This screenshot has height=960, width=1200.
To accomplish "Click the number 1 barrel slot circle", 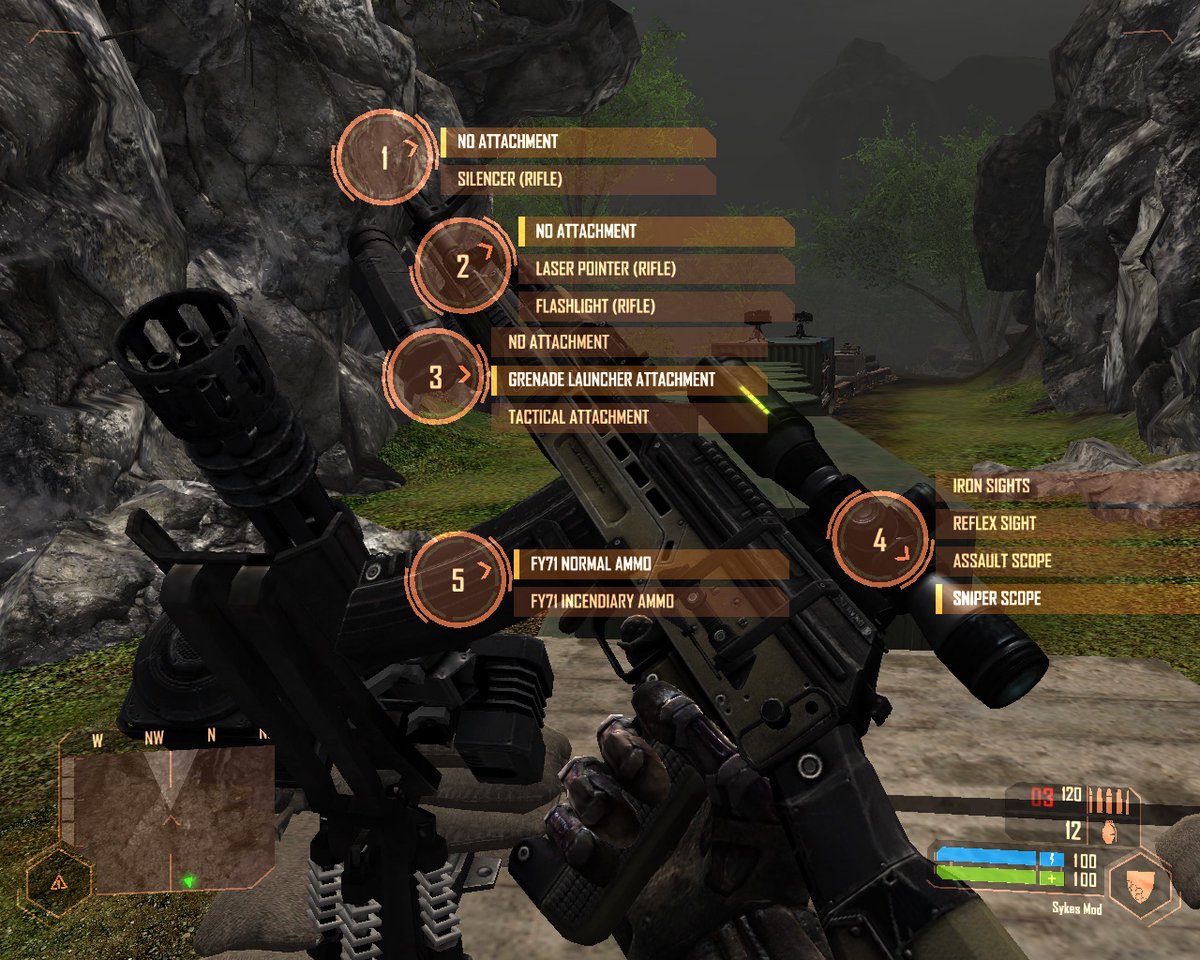I will pos(386,157).
